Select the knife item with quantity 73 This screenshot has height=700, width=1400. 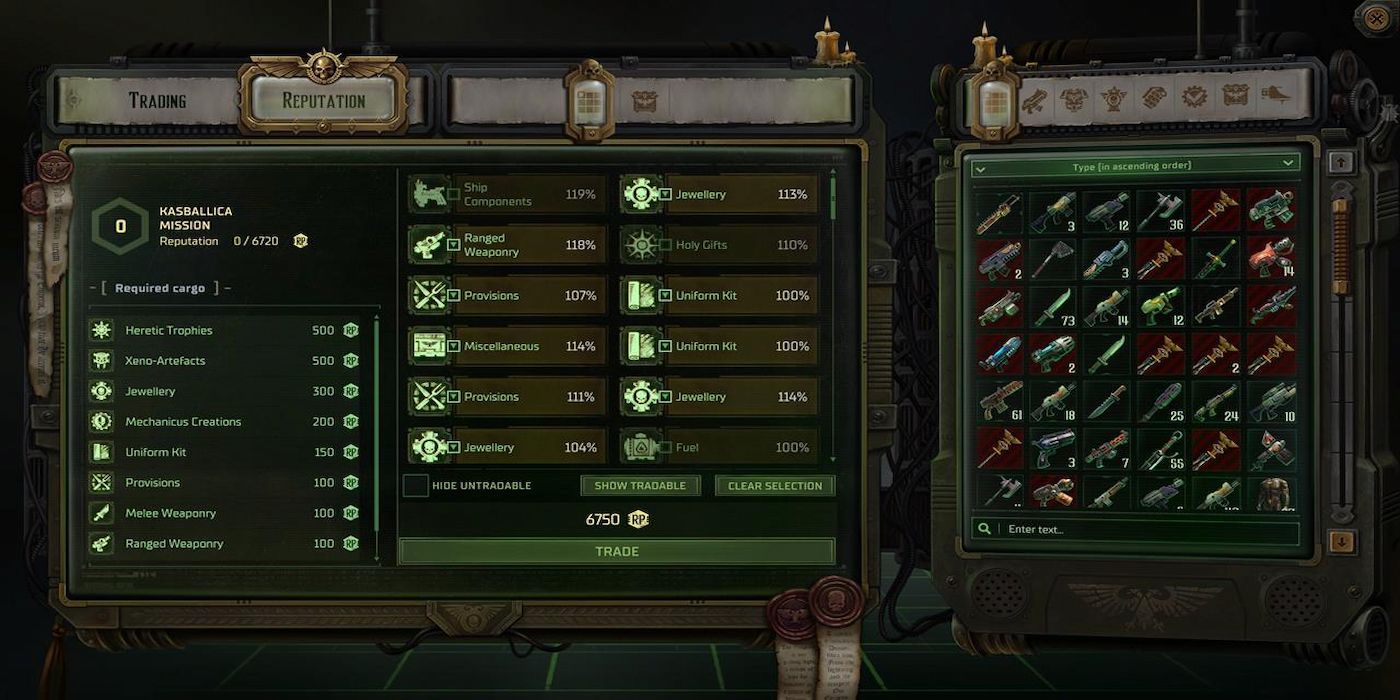(x=1052, y=308)
